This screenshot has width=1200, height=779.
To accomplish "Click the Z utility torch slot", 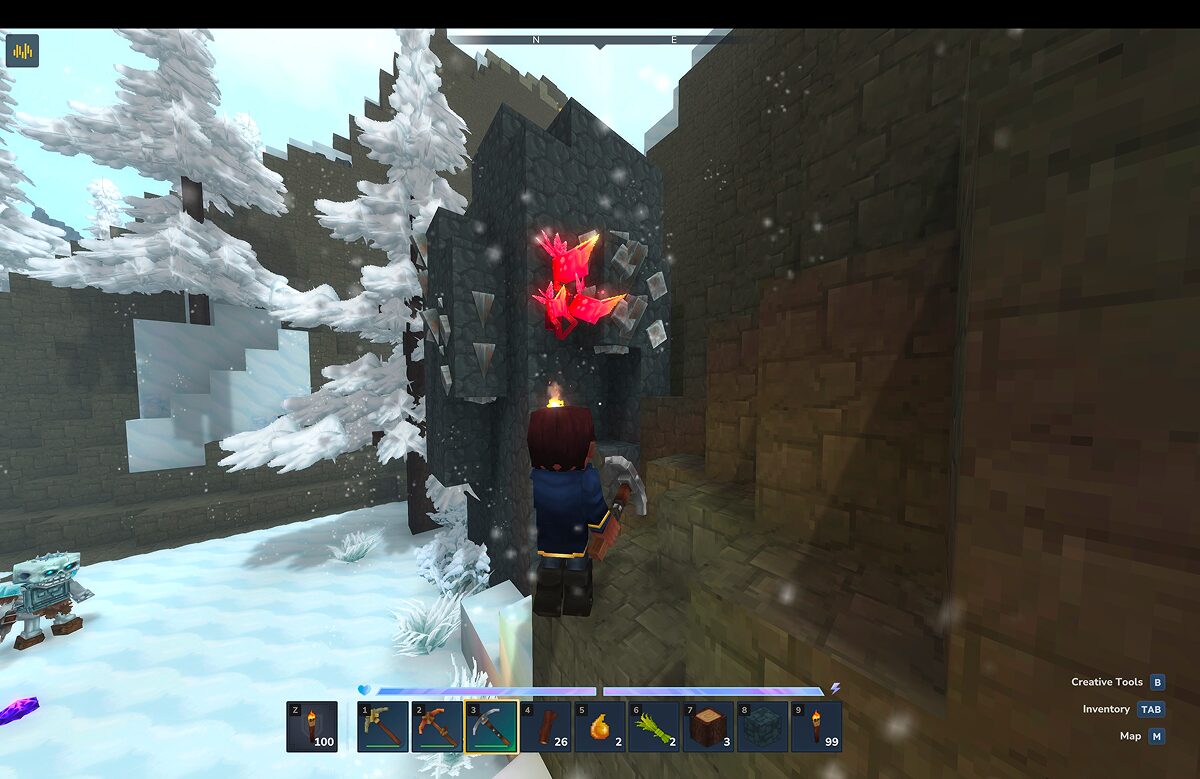I will (312, 726).
